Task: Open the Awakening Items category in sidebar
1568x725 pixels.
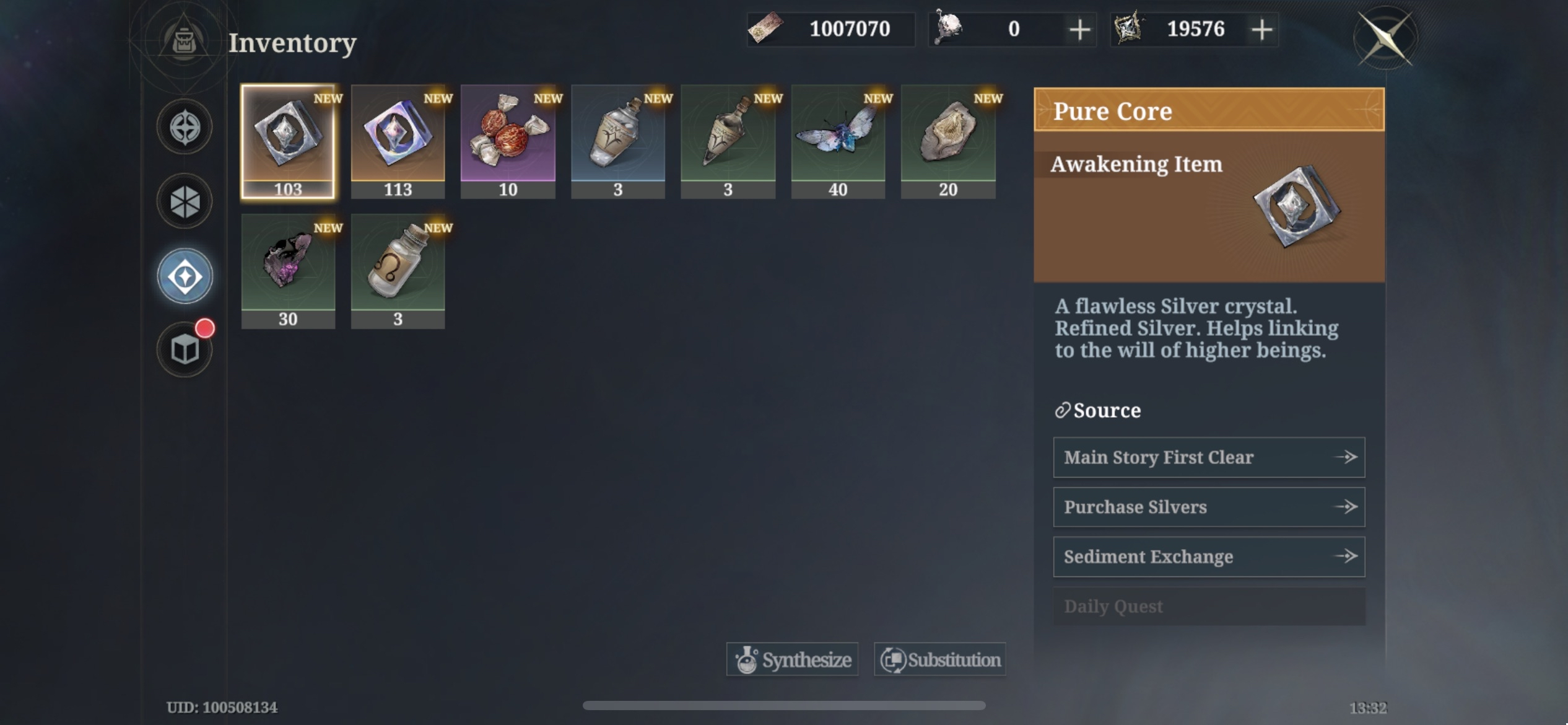Action: (184, 275)
